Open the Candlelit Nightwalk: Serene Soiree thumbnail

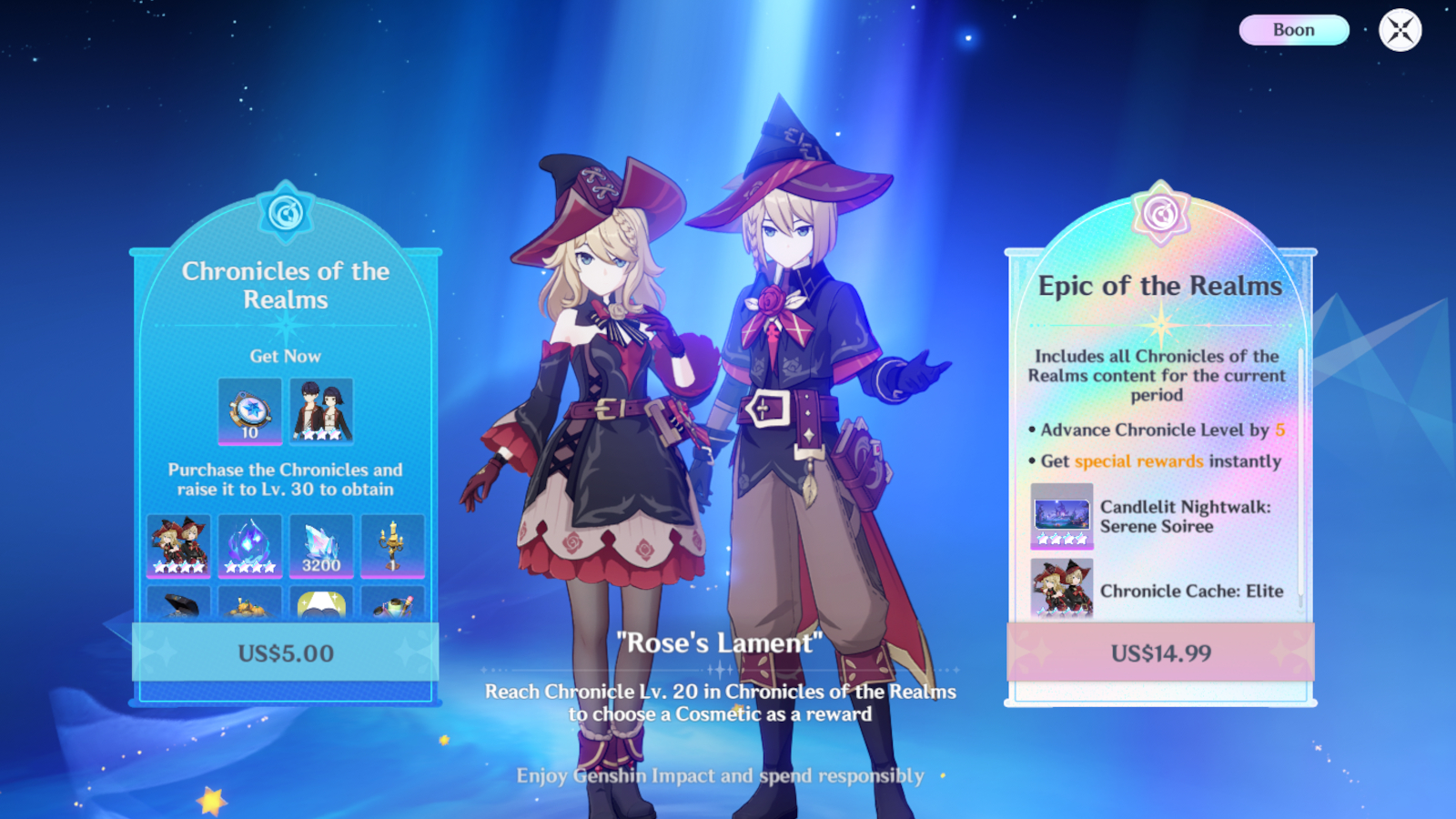pos(1061,515)
